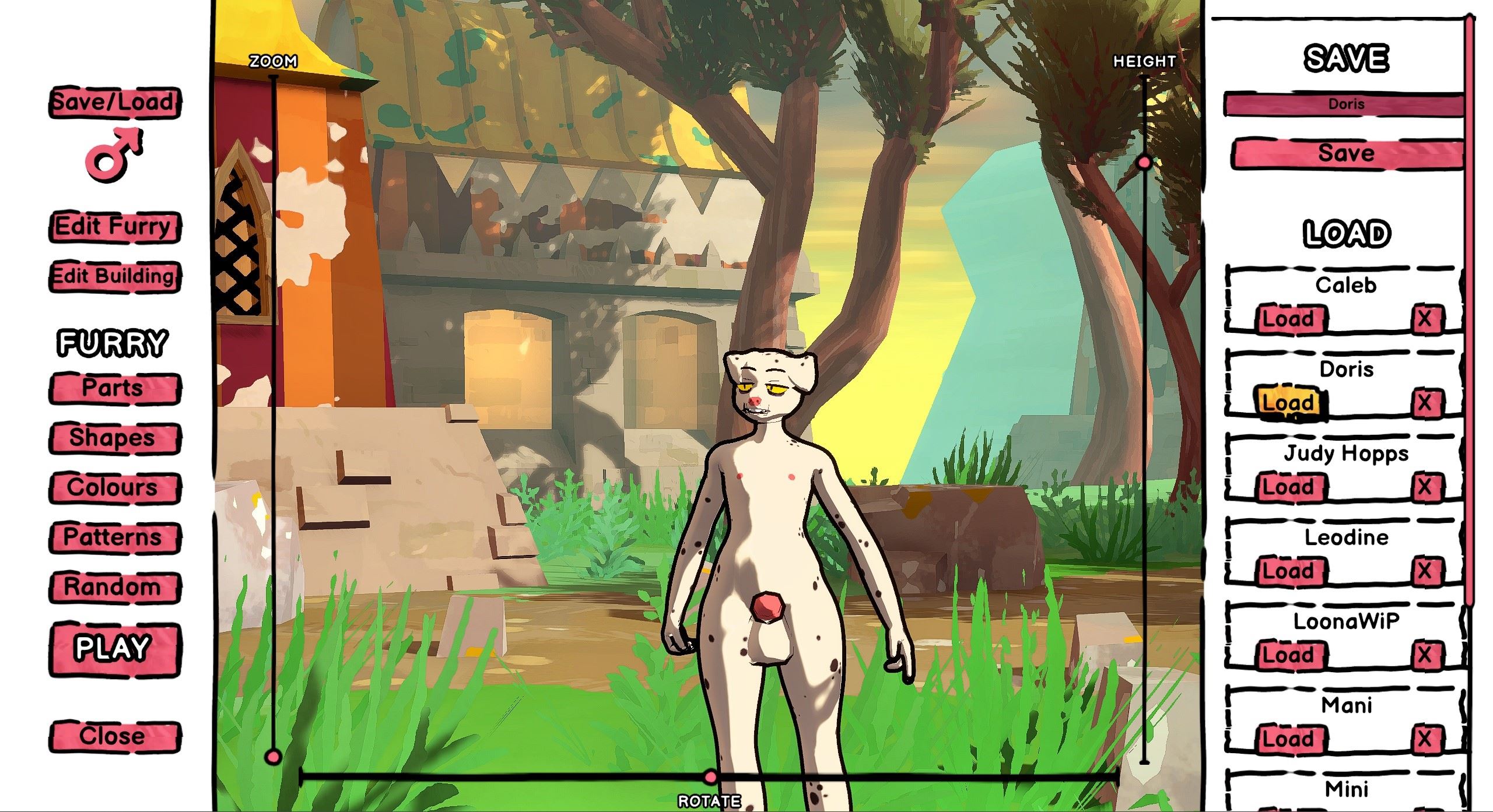Select Edit Furry mode
1493x812 pixels.
pyautogui.click(x=114, y=226)
